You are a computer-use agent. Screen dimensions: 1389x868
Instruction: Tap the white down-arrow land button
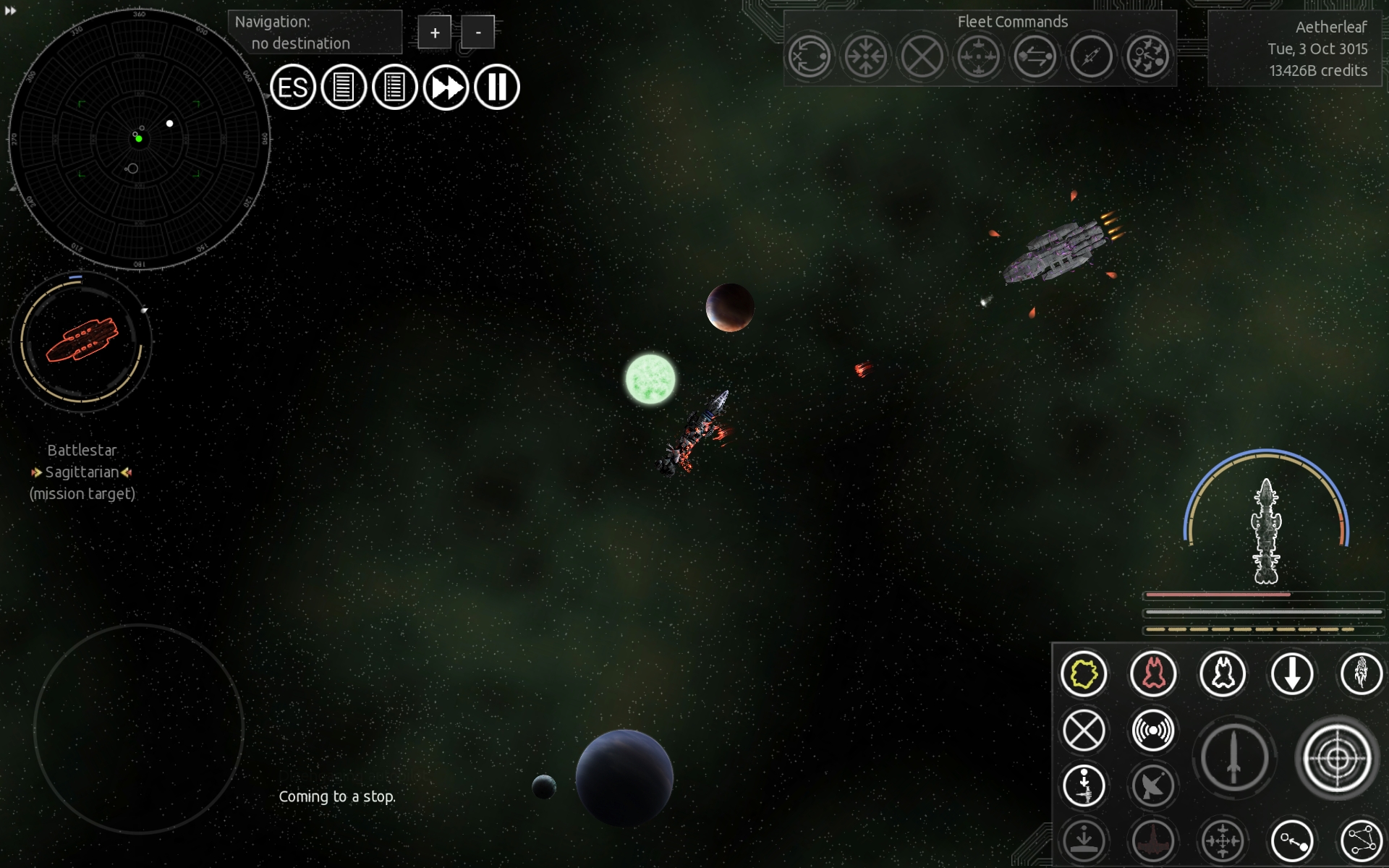click(x=1292, y=674)
